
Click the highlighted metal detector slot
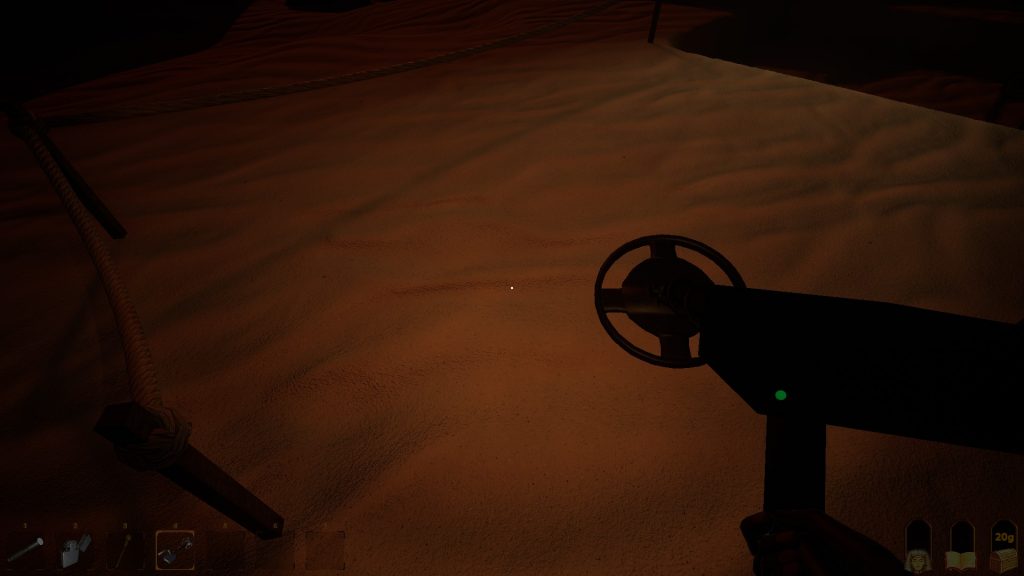(x=175, y=549)
